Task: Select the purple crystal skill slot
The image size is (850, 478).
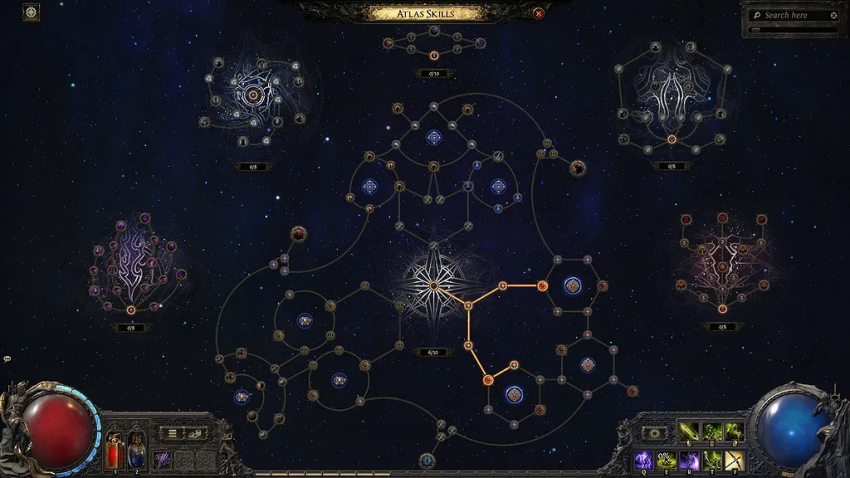Action: [x=162, y=459]
